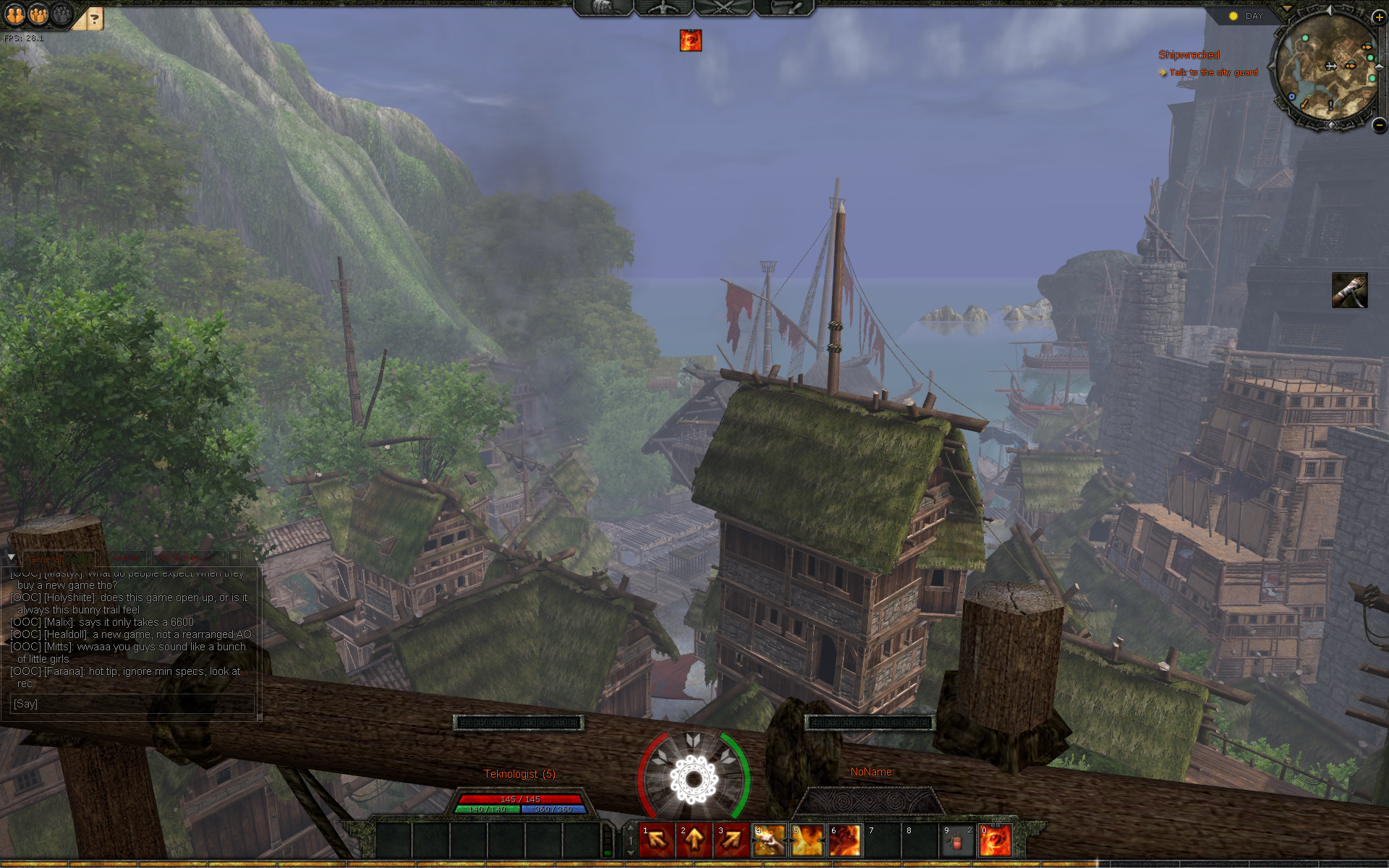The image size is (1389, 868).
Task: Use the straight-up arrow attack in slot 2
Action: coord(694,840)
